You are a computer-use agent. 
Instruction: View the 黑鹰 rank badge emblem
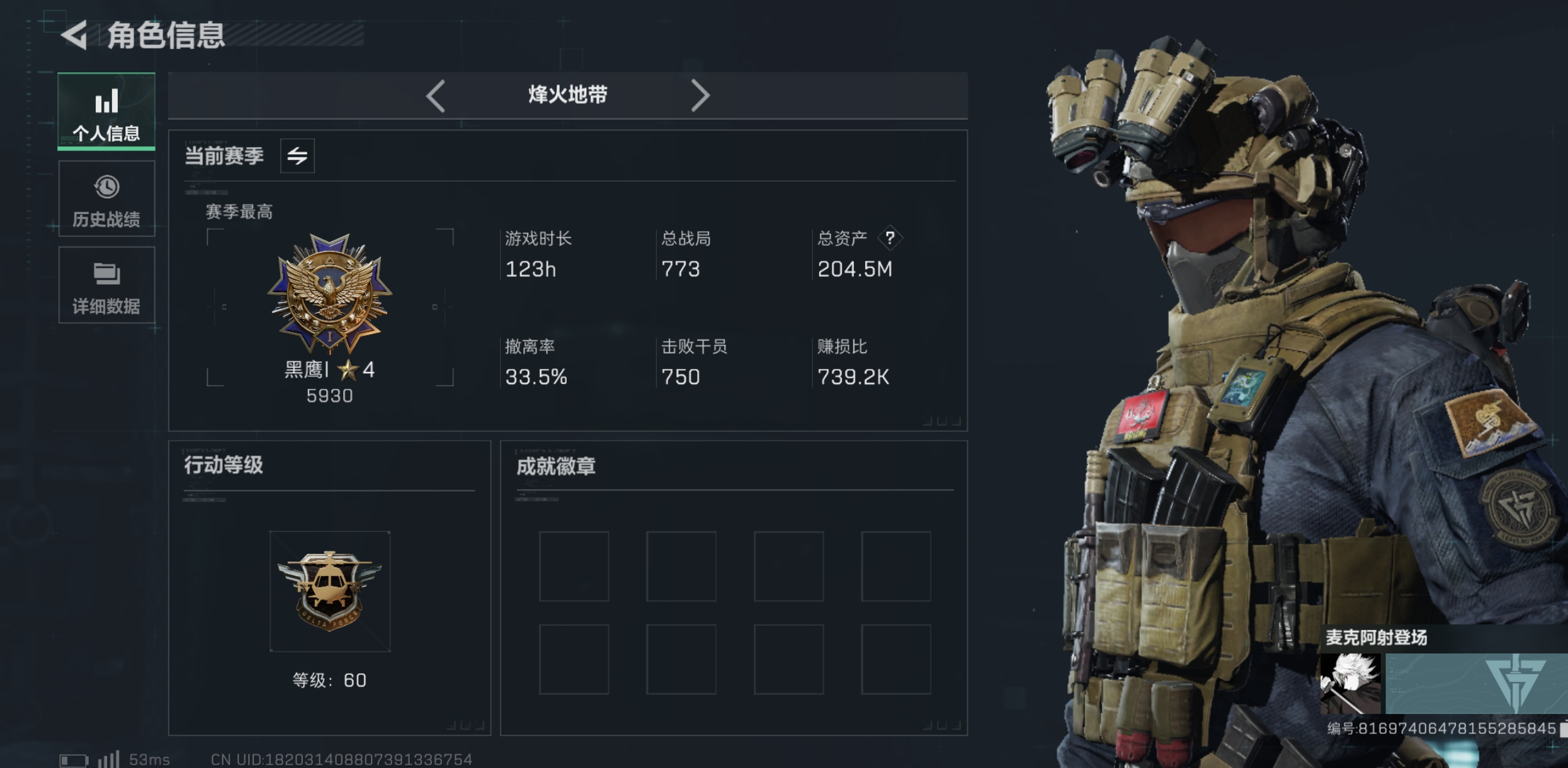[x=329, y=293]
